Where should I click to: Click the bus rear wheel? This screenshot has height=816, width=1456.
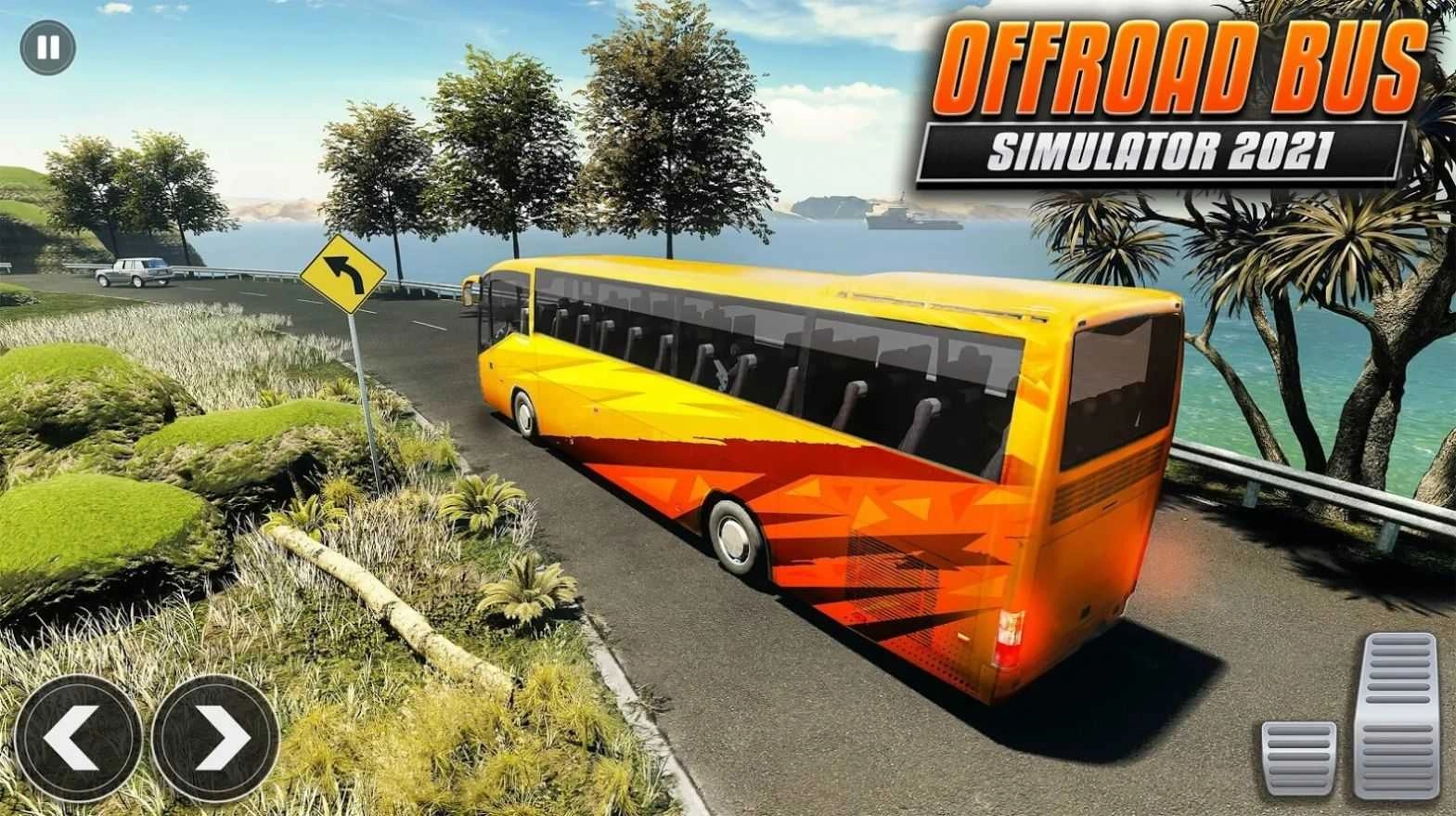coord(733,536)
